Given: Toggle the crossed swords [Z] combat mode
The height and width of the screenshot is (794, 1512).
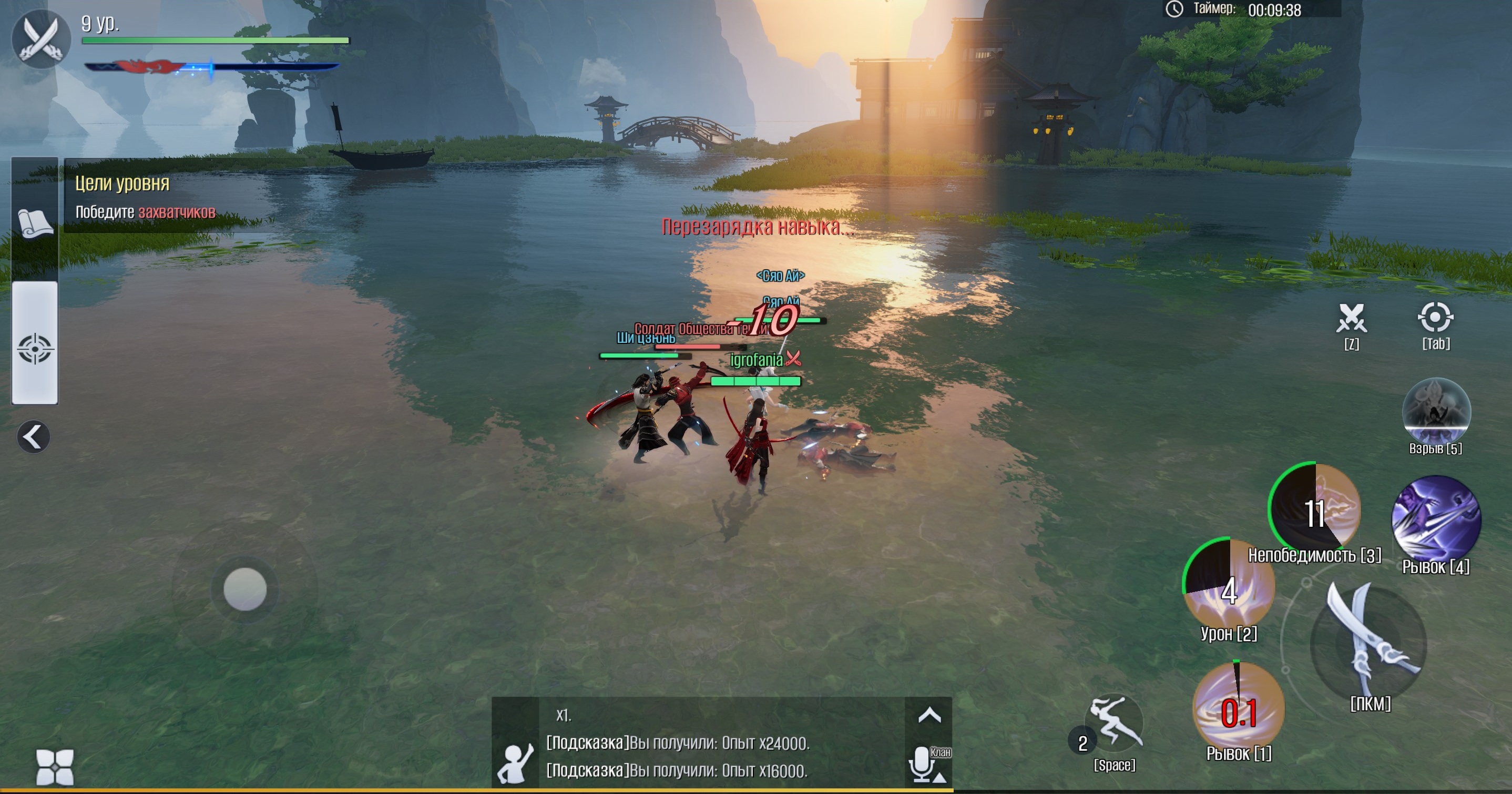Looking at the screenshot, I should pyautogui.click(x=1351, y=319).
